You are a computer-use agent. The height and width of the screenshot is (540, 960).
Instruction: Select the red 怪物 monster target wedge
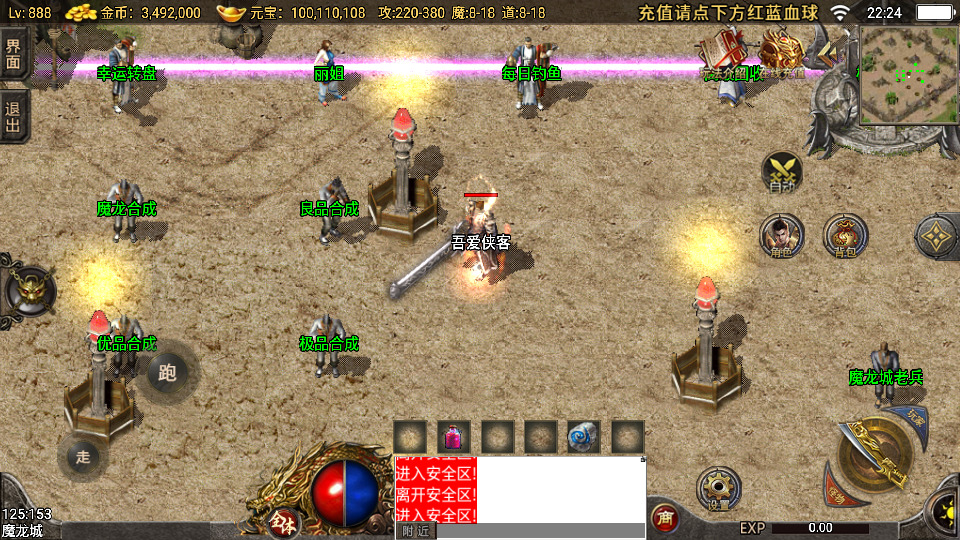tap(834, 494)
